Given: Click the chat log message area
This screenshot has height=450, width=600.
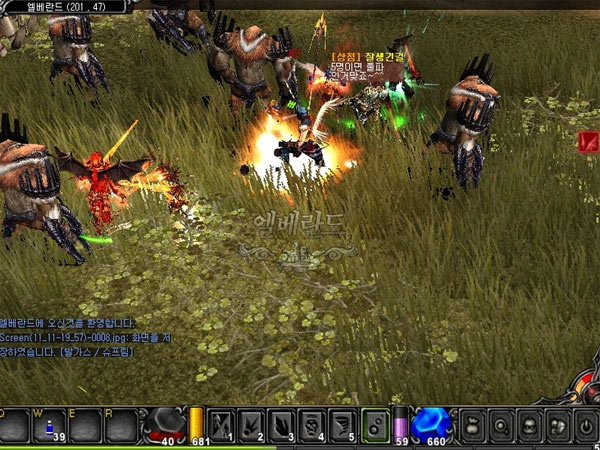Looking at the screenshot, I should pyautogui.click(x=90, y=338).
